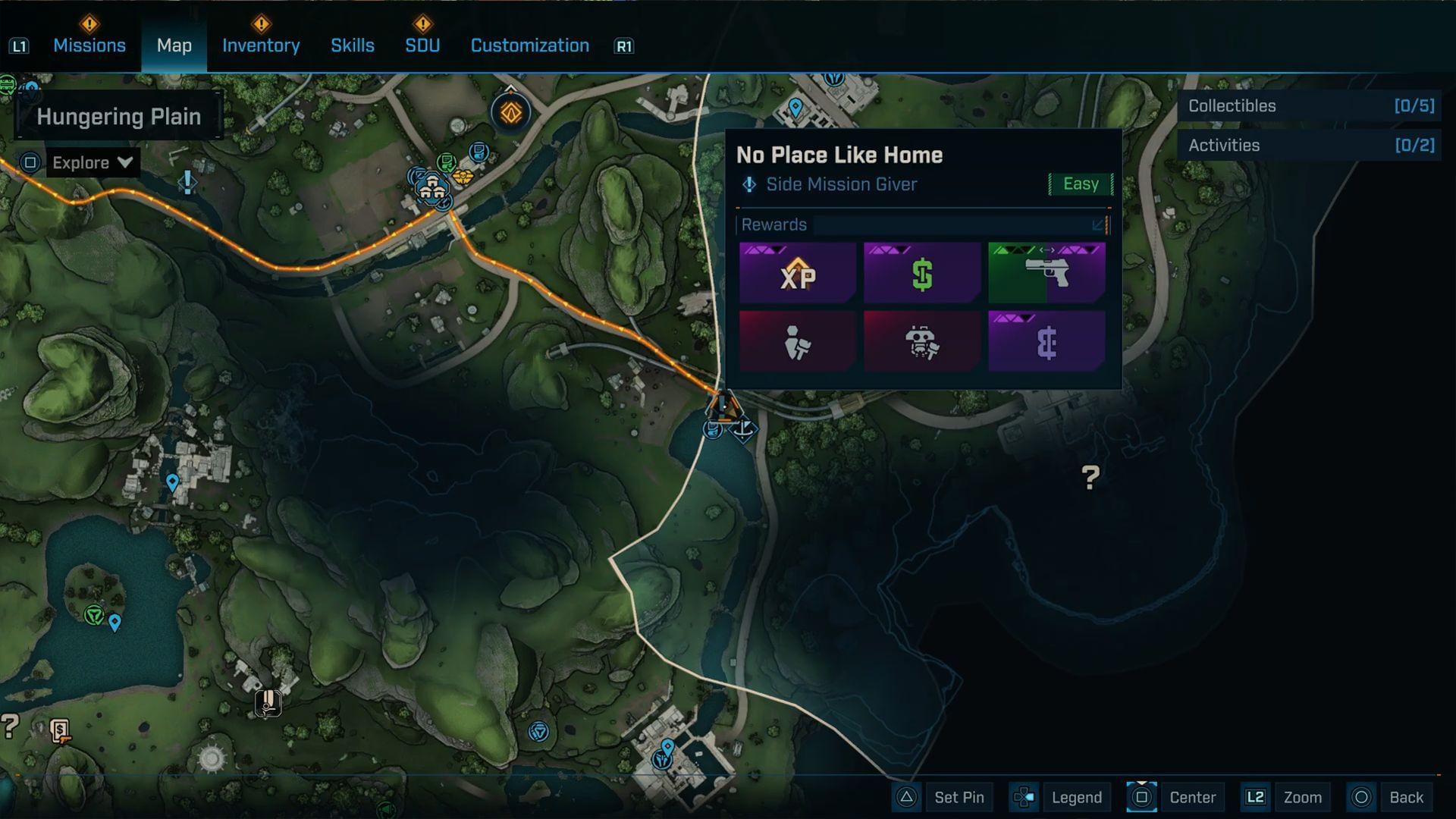Select the red robot companion reward tile

tap(922, 341)
